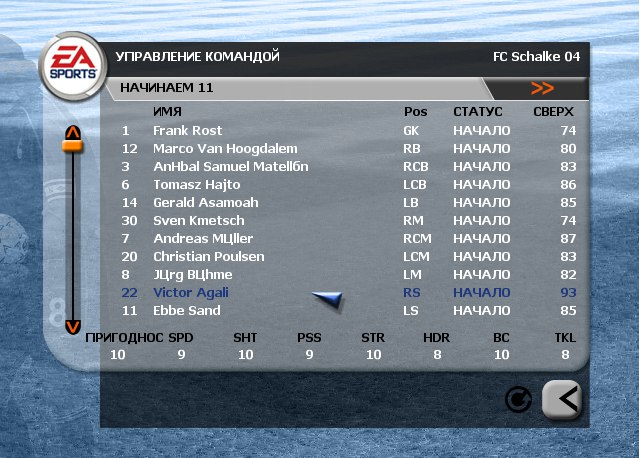The image size is (640, 458).
Task: Select the player wearing number 3
Action: coord(230,167)
